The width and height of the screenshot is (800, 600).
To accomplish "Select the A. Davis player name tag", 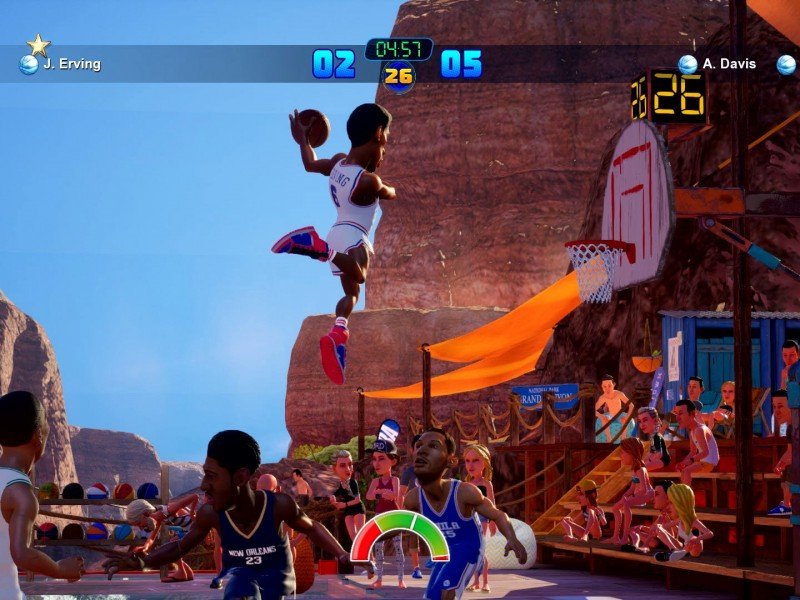I will (x=729, y=64).
